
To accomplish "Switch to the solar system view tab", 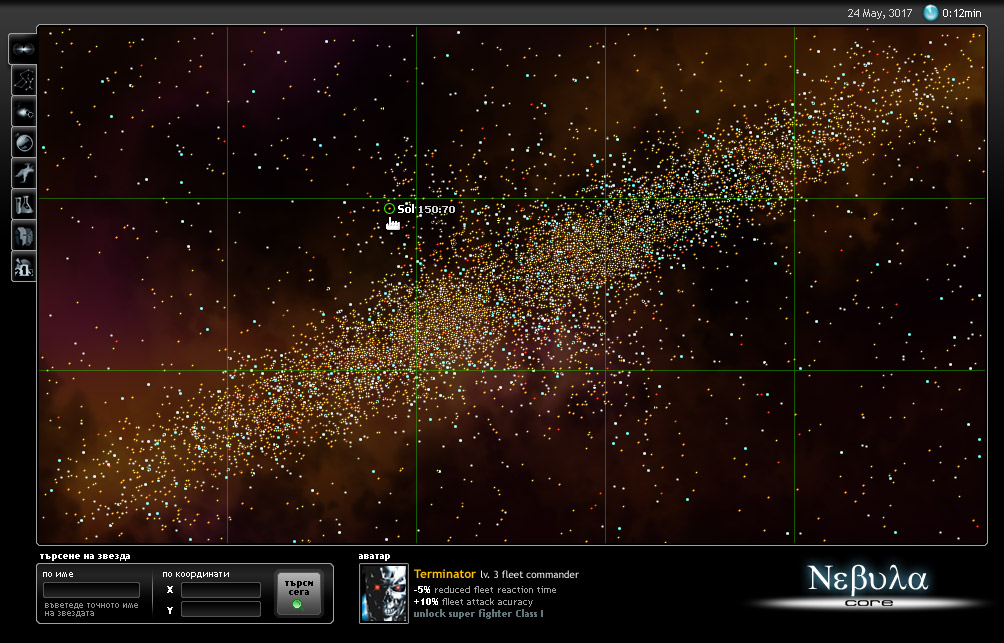I will click(24, 111).
